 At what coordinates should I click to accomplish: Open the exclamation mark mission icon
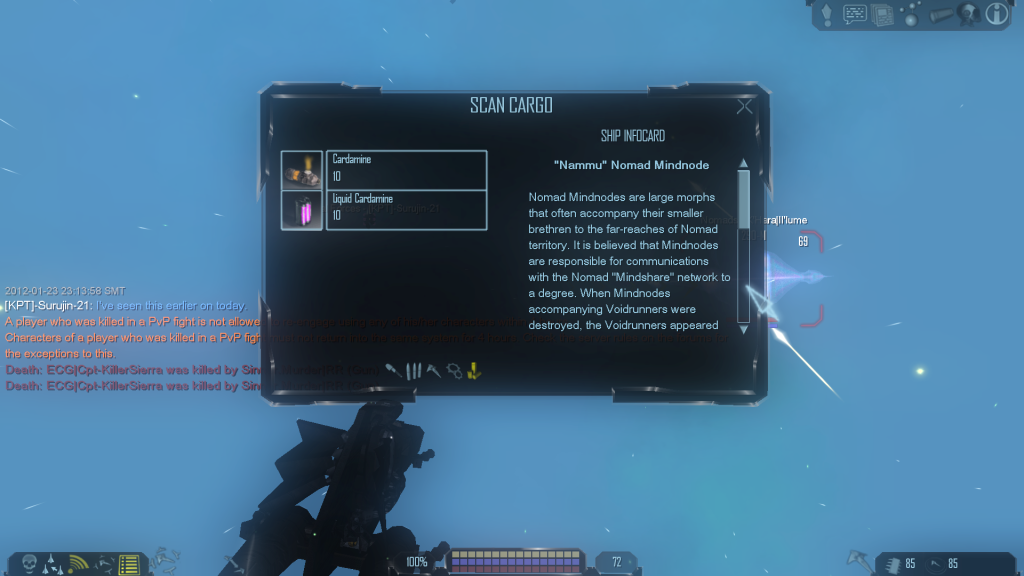point(828,14)
